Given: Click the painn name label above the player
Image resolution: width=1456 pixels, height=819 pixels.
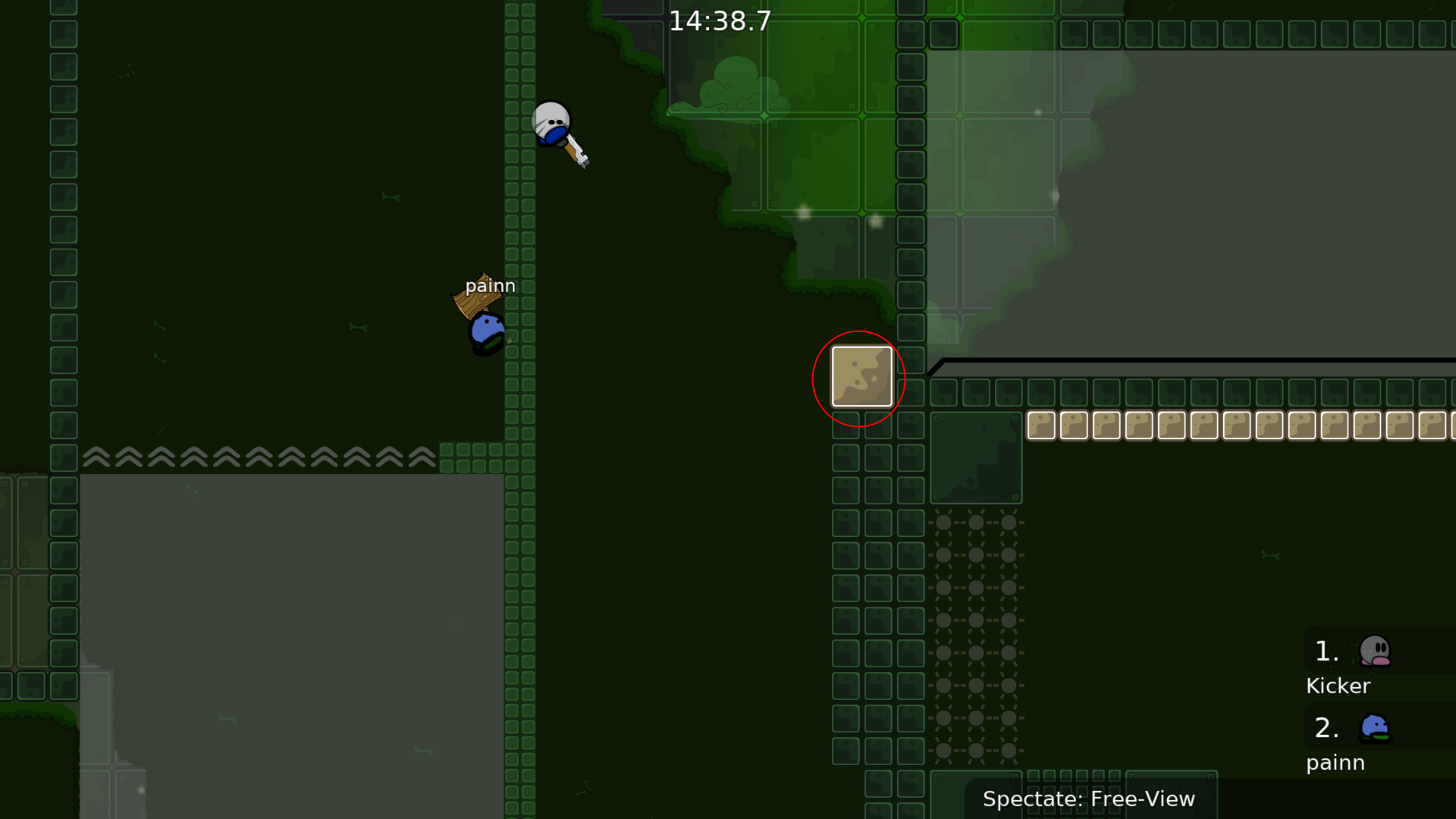Looking at the screenshot, I should pyautogui.click(x=491, y=286).
